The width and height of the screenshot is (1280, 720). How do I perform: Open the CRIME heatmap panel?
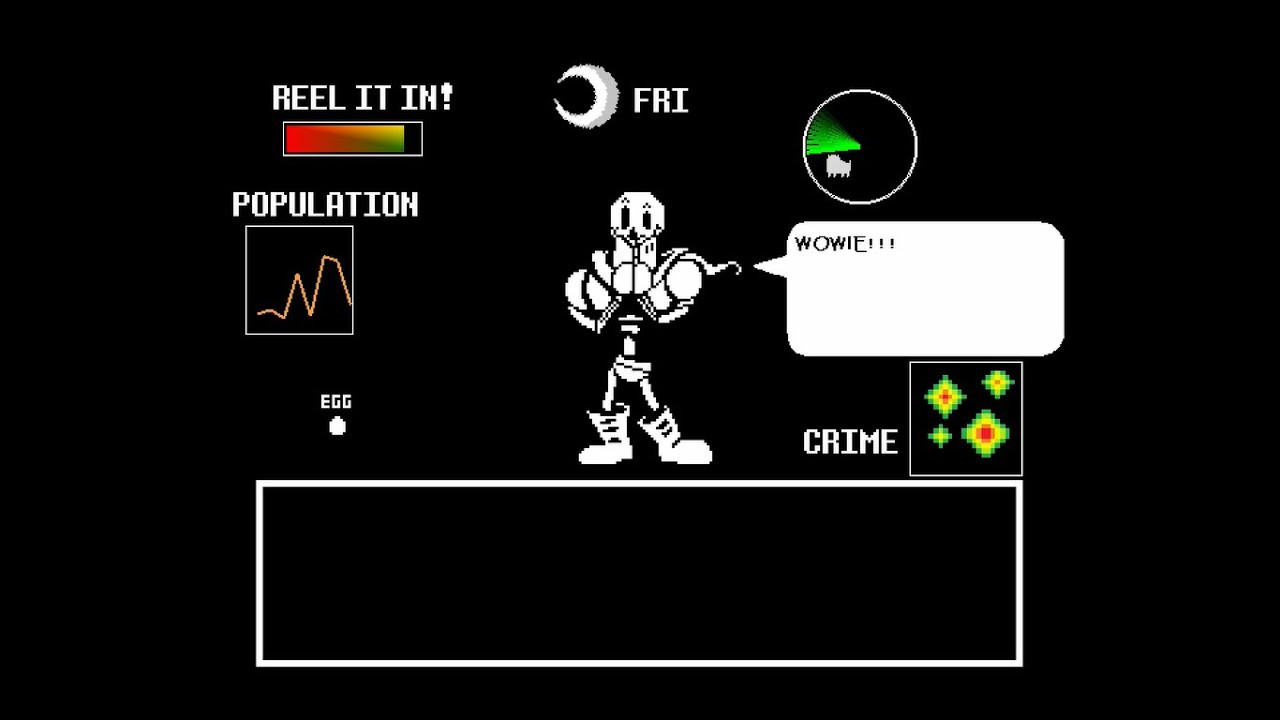pos(965,419)
